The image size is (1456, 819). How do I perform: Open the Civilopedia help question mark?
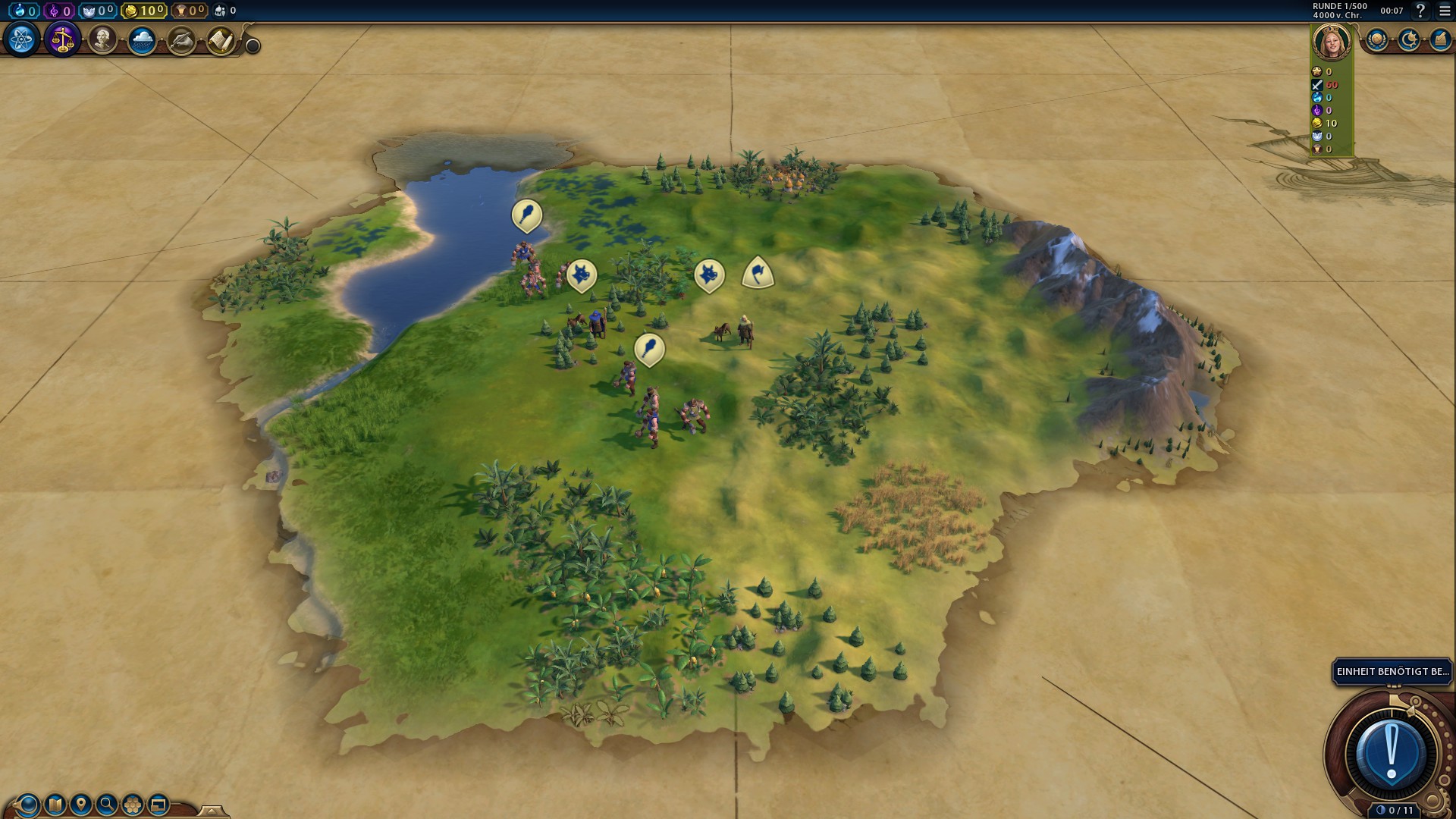[x=1420, y=11]
